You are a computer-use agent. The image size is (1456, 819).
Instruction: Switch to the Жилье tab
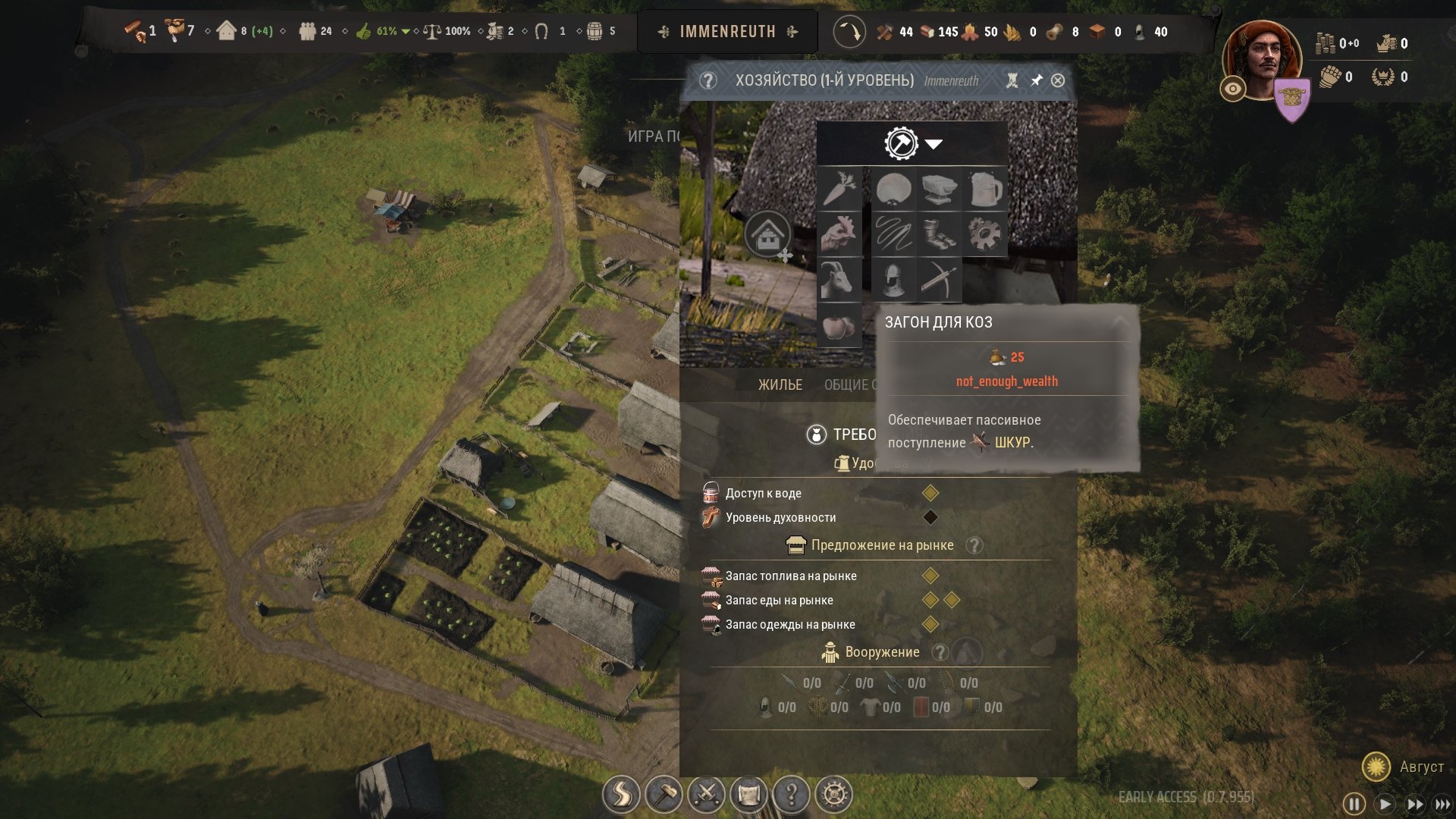pos(780,385)
